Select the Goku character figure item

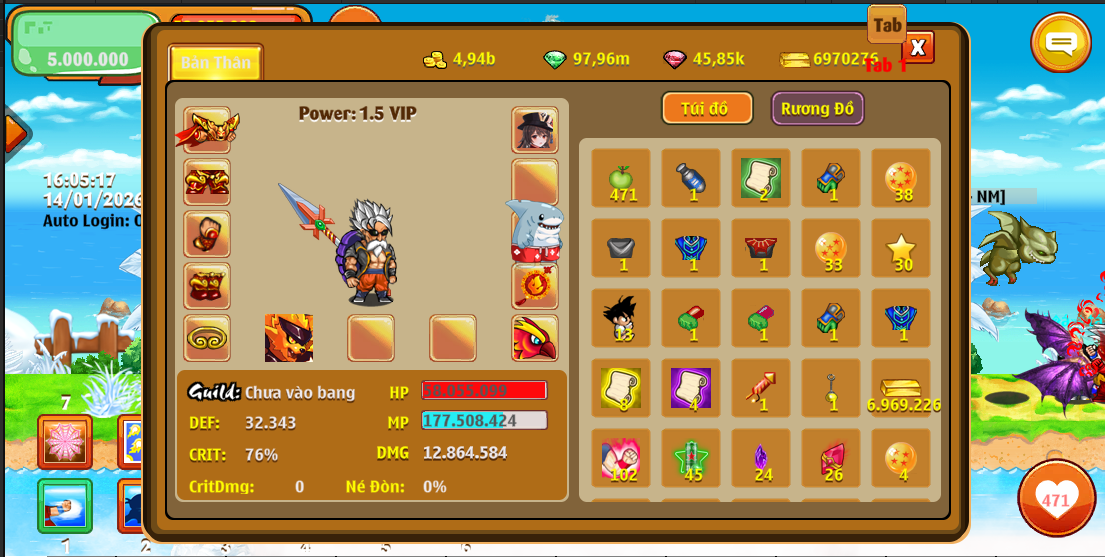click(621, 319)
